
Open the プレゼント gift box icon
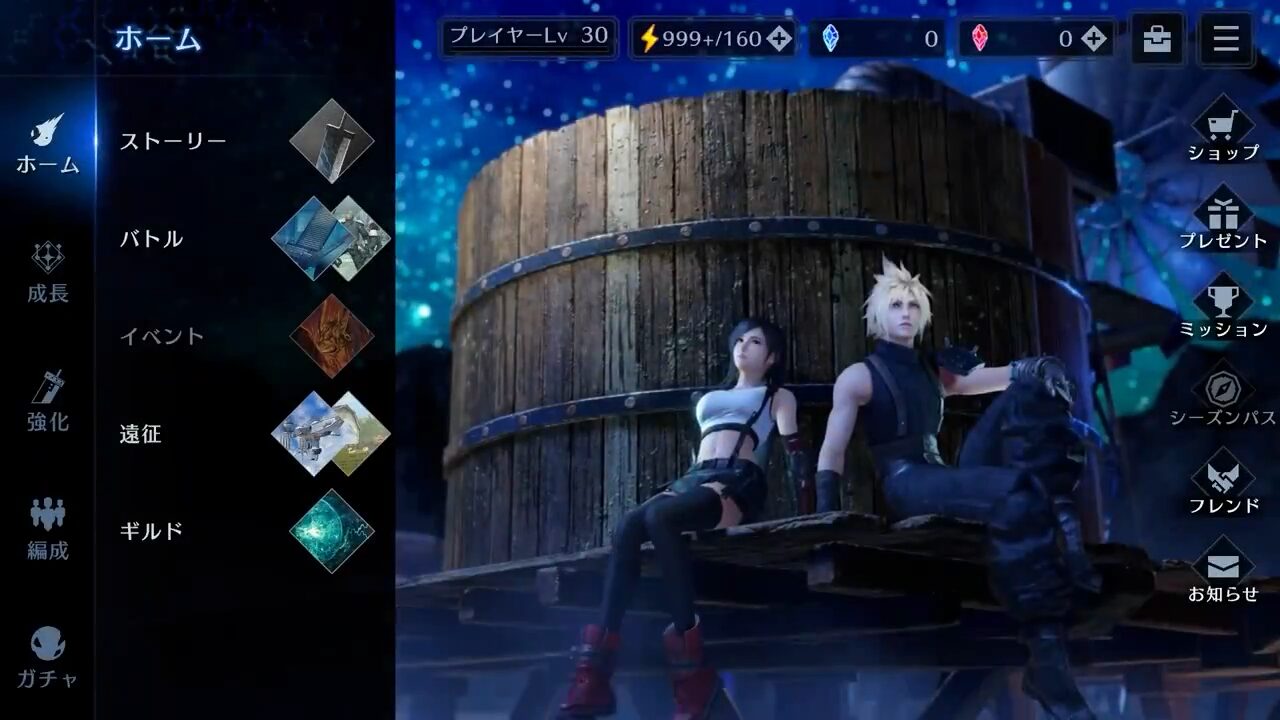click(x=1221, y=213)
